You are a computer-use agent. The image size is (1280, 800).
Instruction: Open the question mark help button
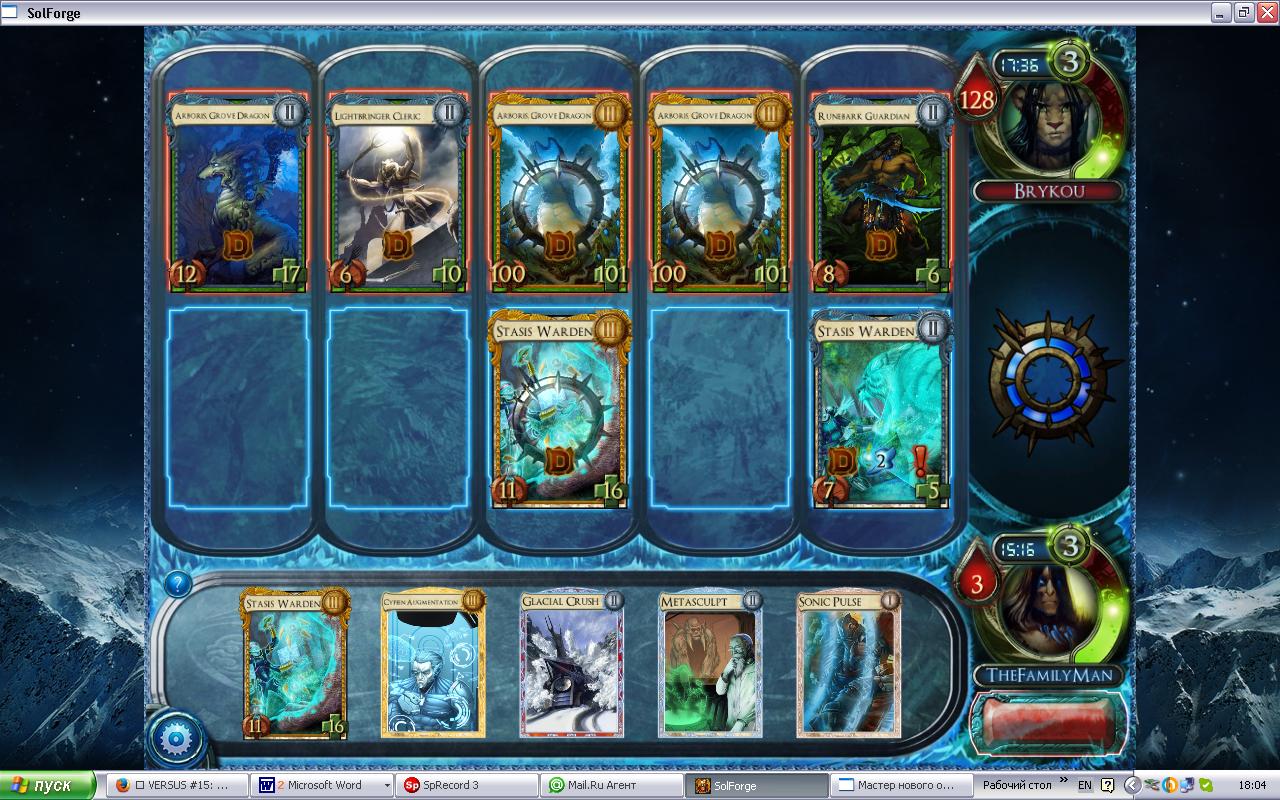pyautogui.click(x=177, y=584)
